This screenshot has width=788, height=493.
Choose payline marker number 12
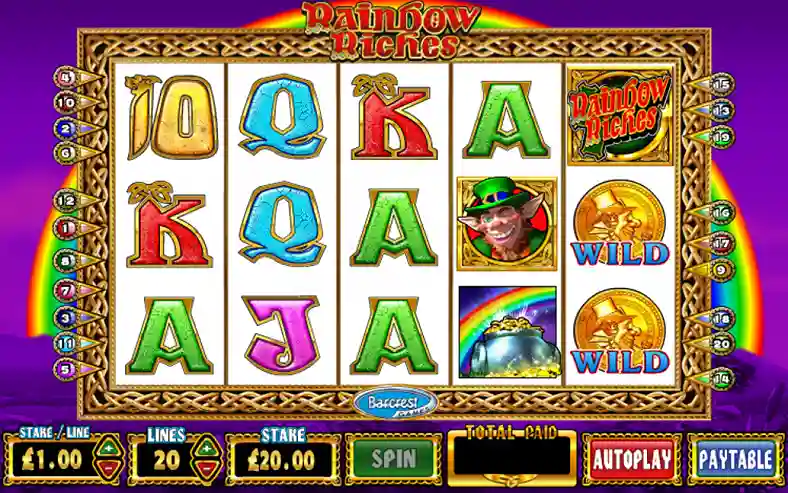68,200
